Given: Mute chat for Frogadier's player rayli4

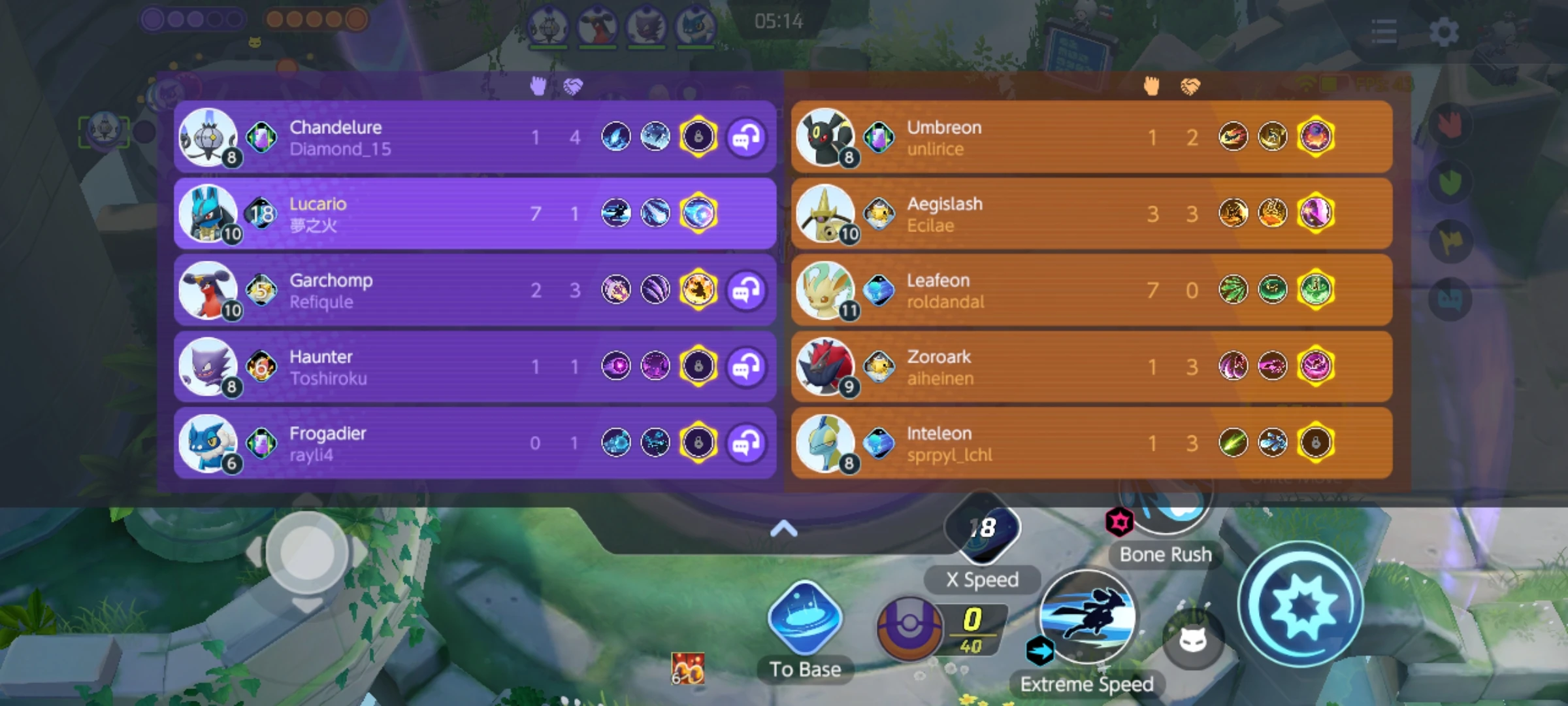Looking at the screenshot, I should point(748,443).
